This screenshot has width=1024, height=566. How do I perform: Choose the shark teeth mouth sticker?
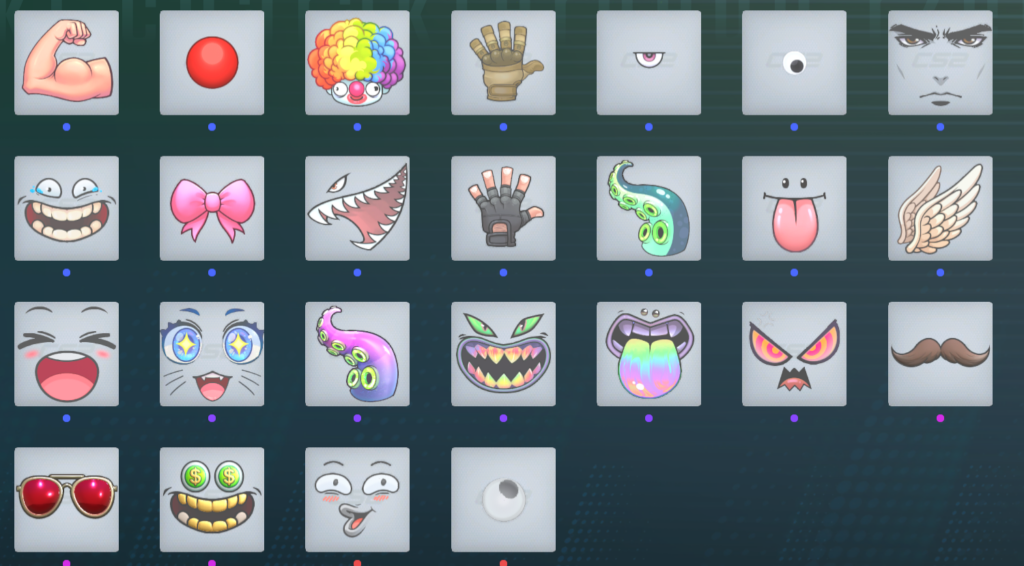coord(357,208)
